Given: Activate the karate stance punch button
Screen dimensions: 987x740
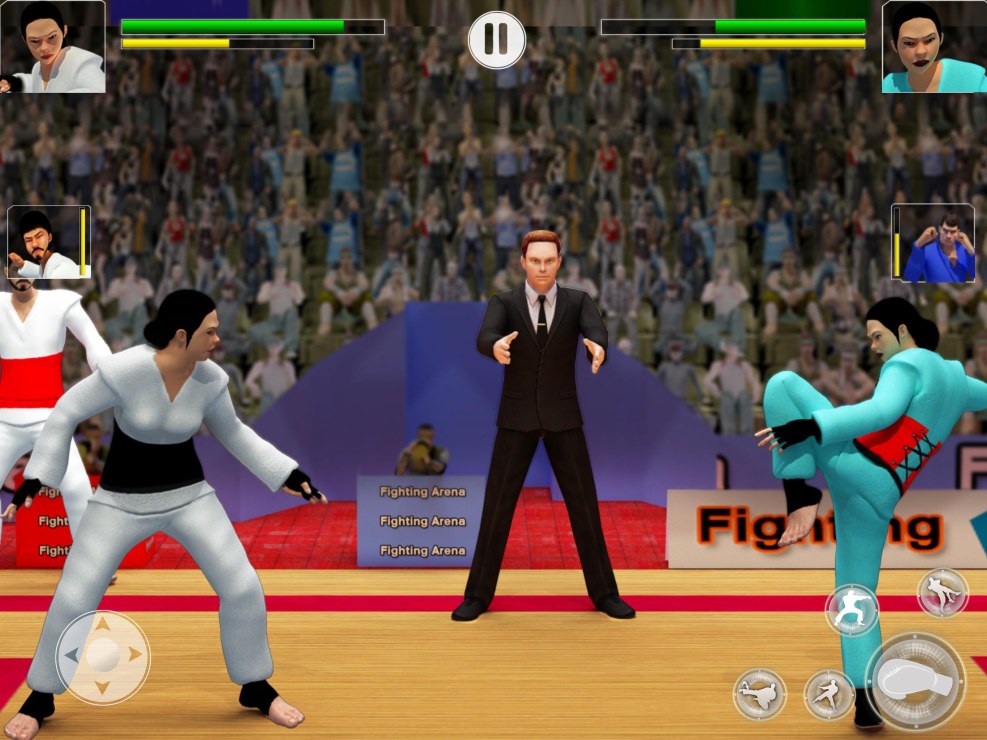Looking at the screenshot, I should [851, 609].
